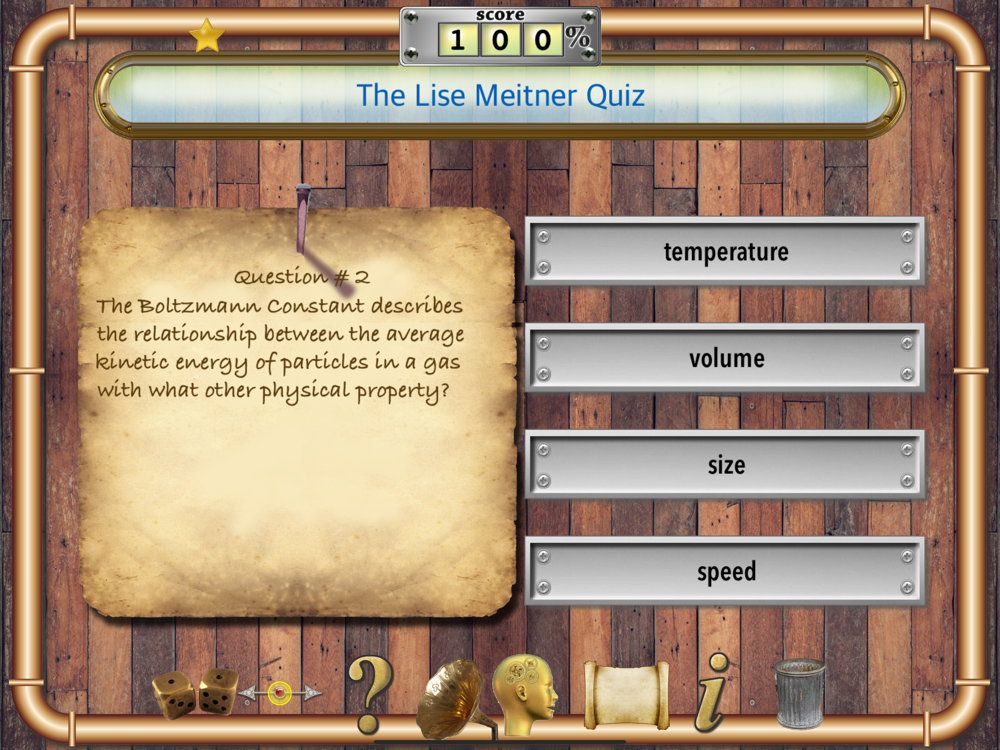Answer with the "speed" option
This screenshot has width=1000, height=750.
tap(725, 573)
